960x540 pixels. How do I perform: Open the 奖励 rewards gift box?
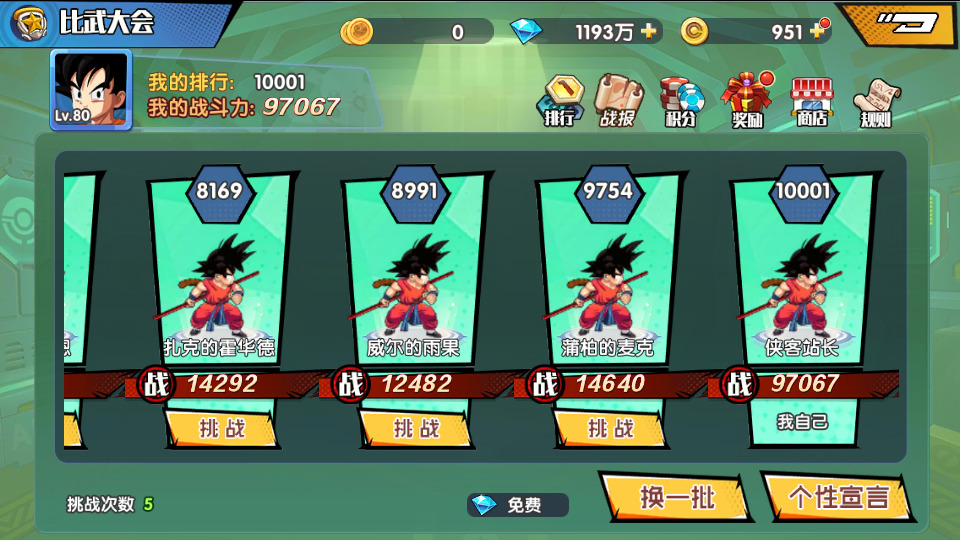[x=747, y=101]
